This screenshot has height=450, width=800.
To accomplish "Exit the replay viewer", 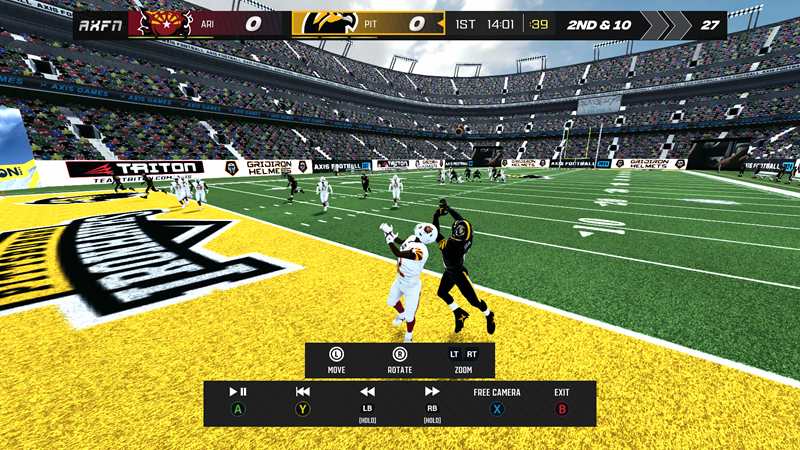I will click(x=561, y=393).
